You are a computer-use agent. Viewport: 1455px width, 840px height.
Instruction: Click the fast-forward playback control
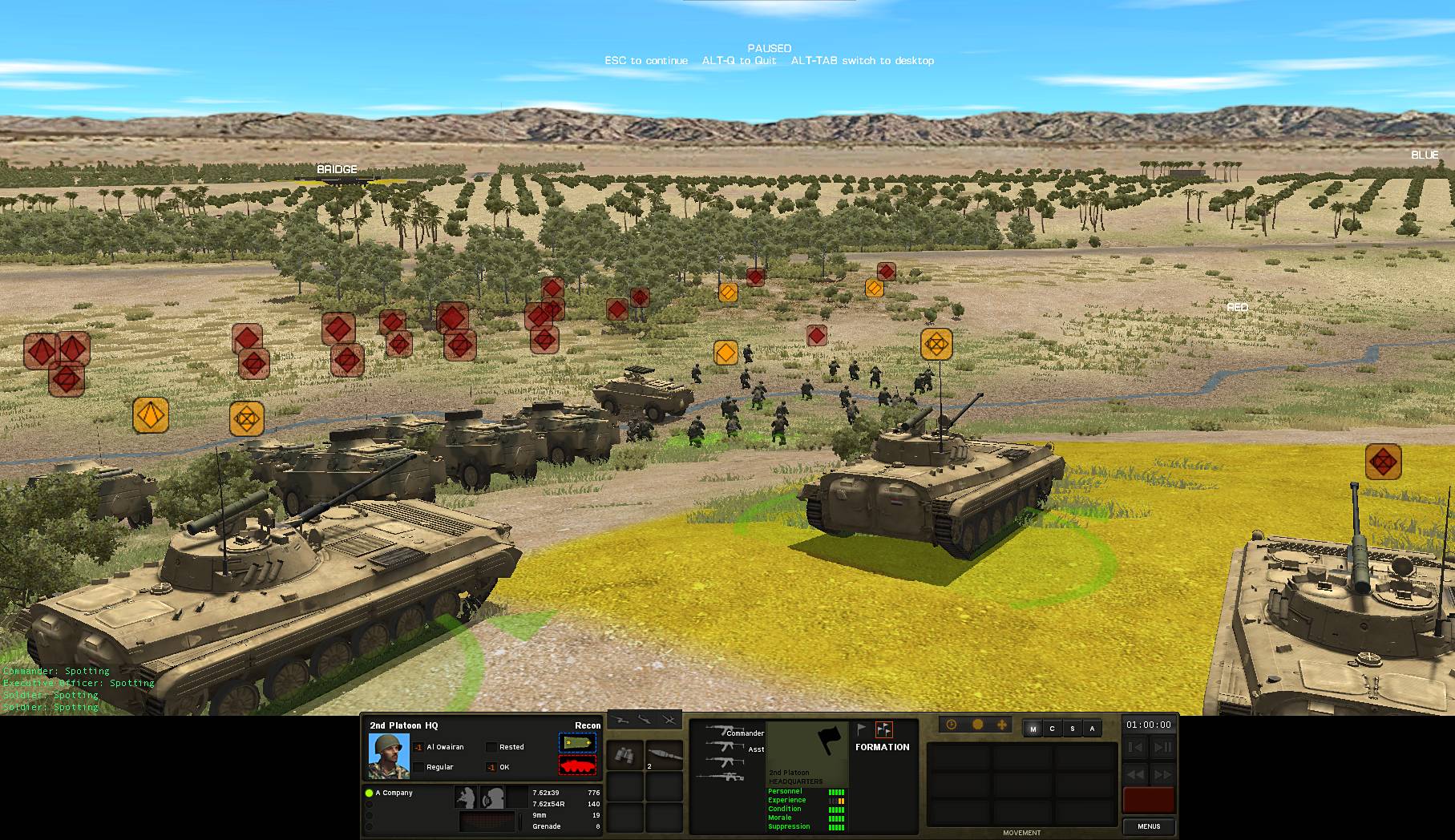pyautogui.click(x=1160, y=775)
